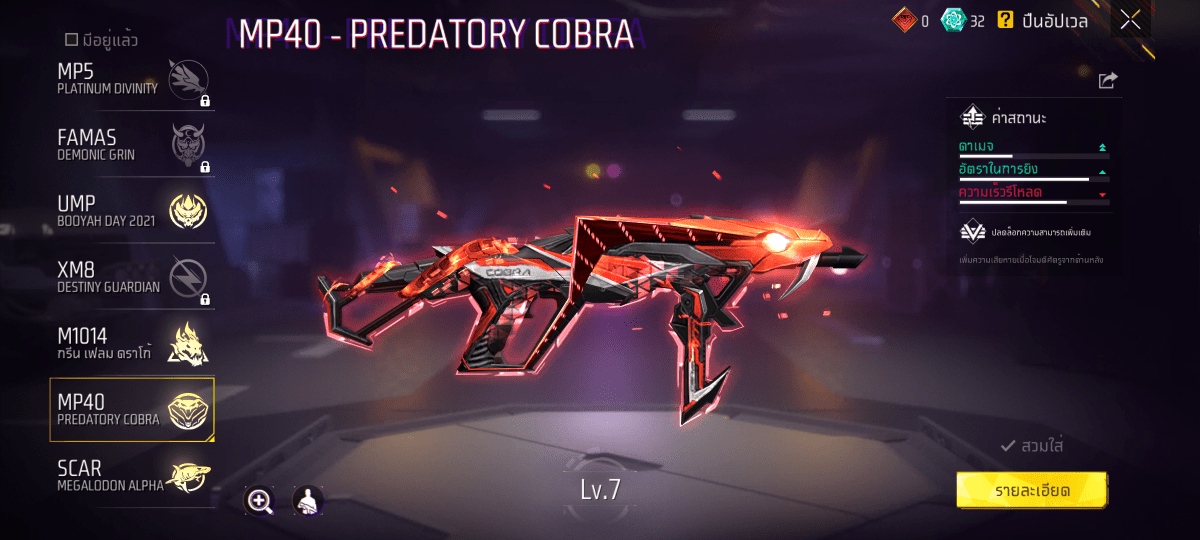Select the M1014 skin with flame dragon icon
Viewport: 1200px width, 540px height.
point(132,343)
